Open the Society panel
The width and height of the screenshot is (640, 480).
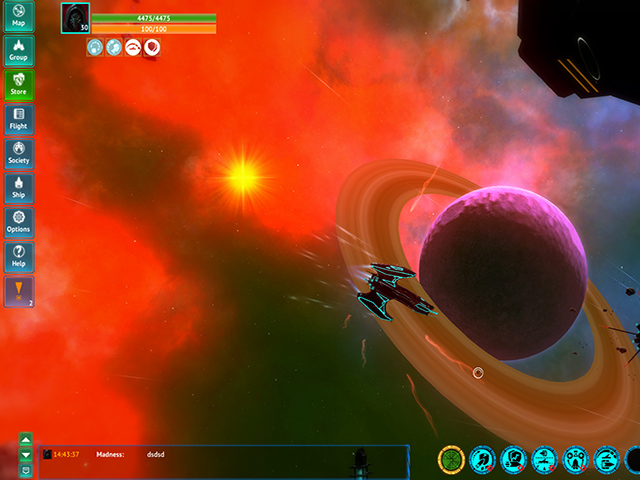point(18,154)
